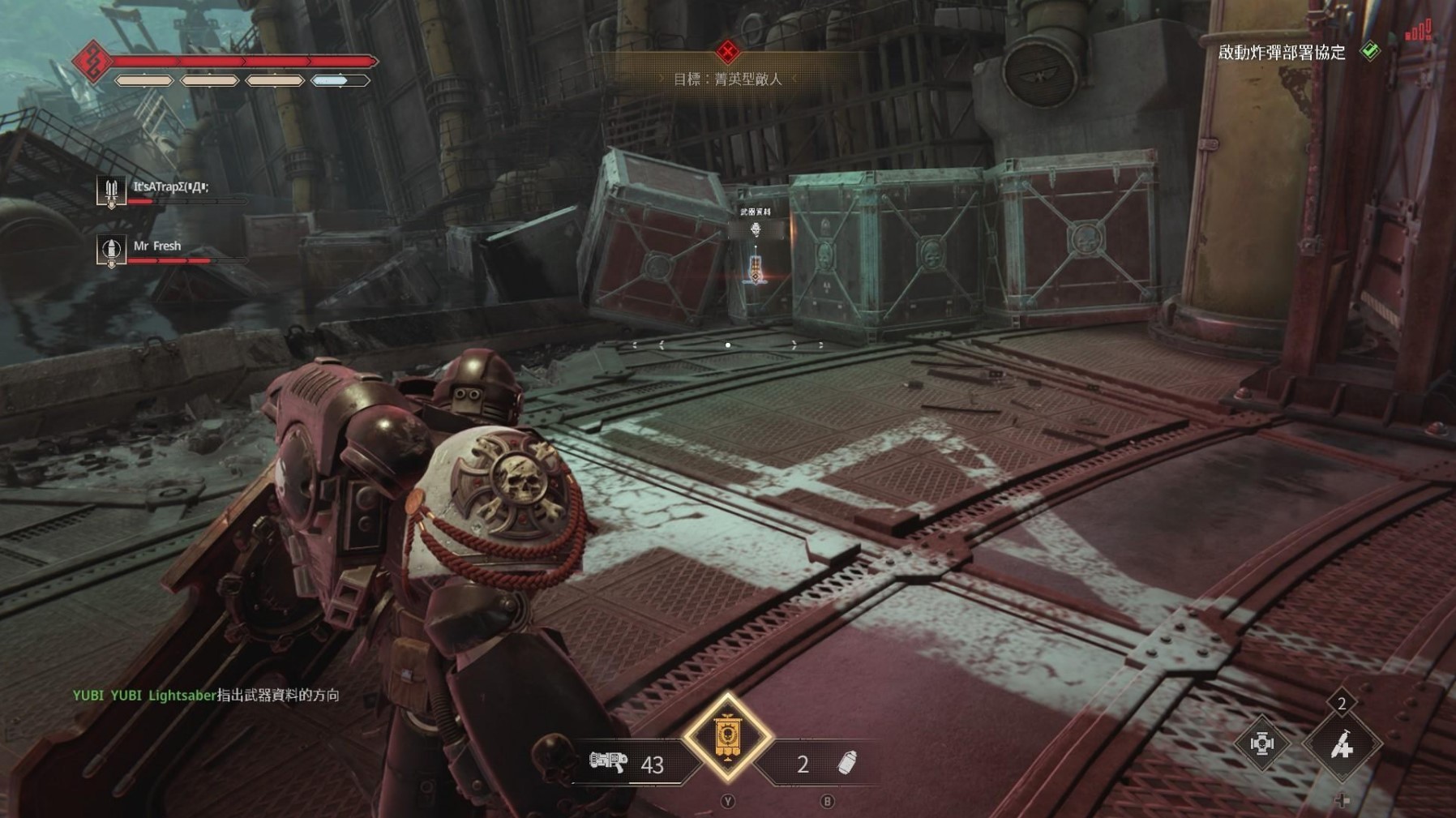
Task: Select the bolt pistol weapon icon
Action: [x=608, y=762]
